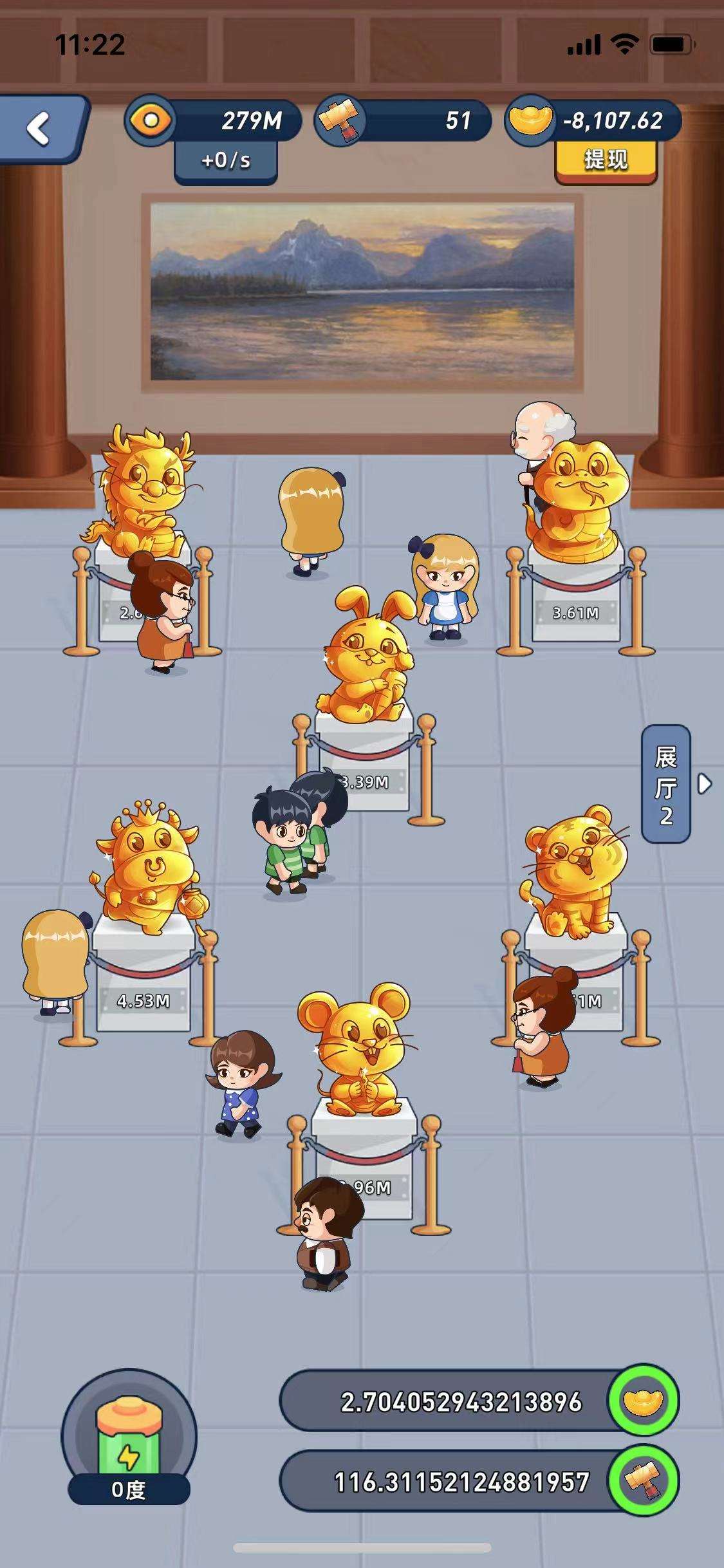Tap the gold ingot balance icon
724x1568 pixels.
click(530, 120)
